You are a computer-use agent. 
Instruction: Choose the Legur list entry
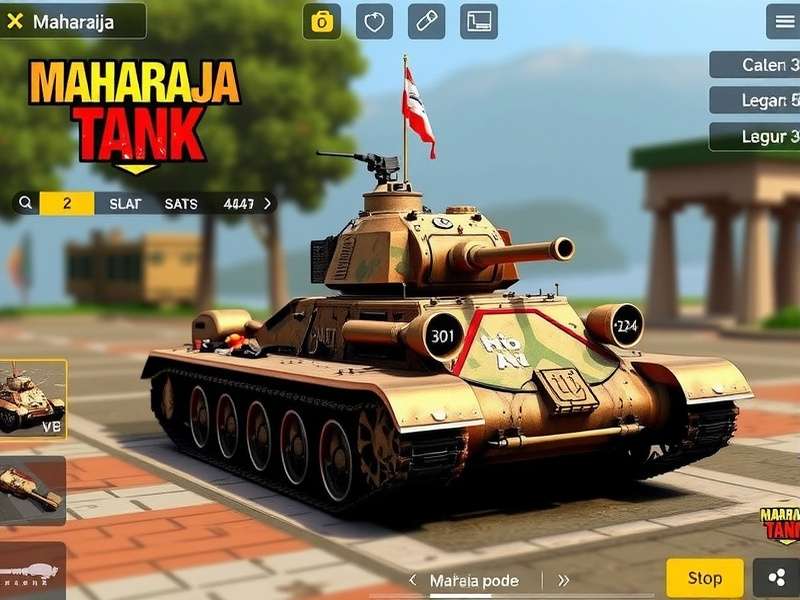pos(756,136)
